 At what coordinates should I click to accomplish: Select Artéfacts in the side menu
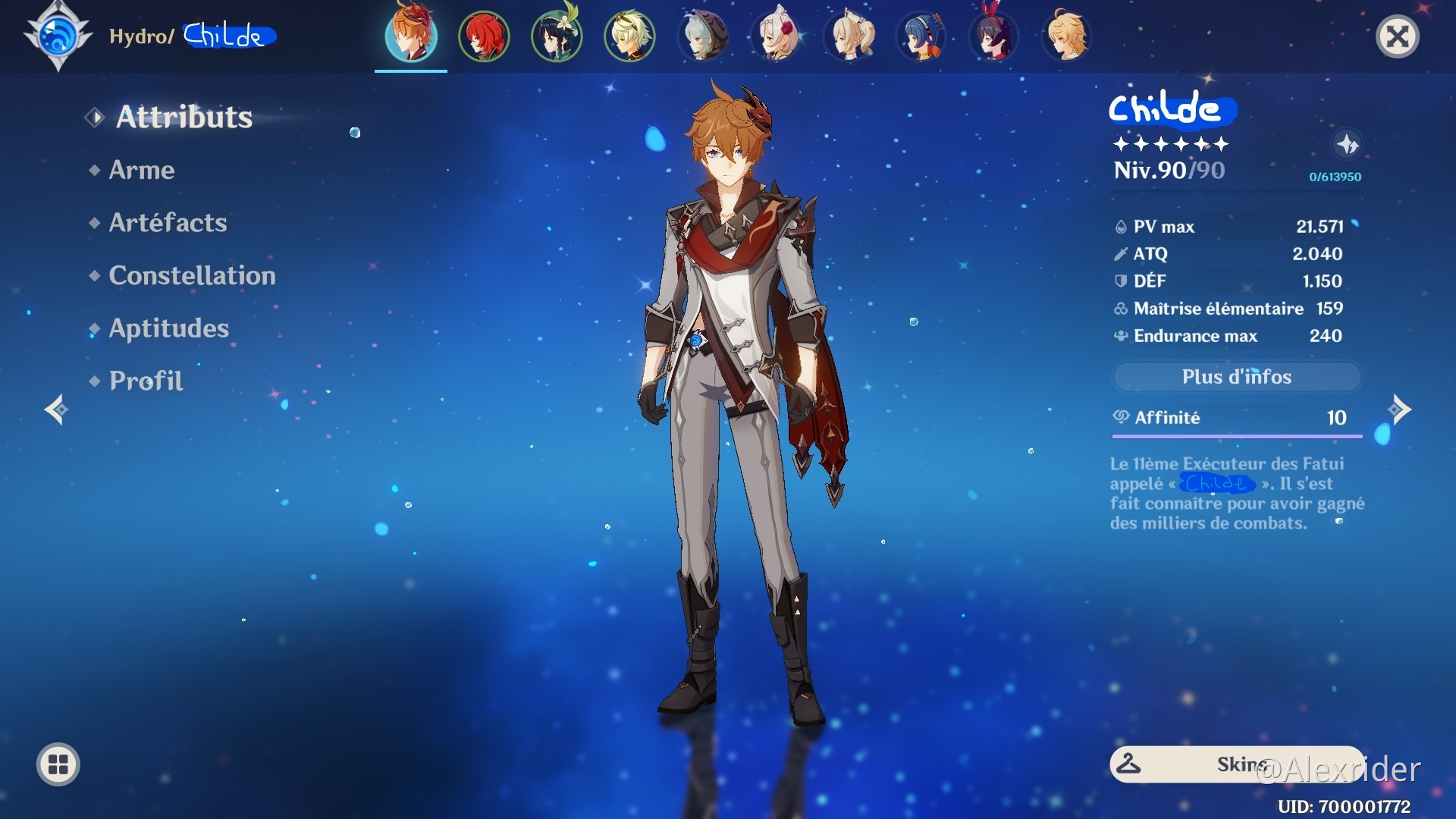pyautogui.click(x=168, y=222)
